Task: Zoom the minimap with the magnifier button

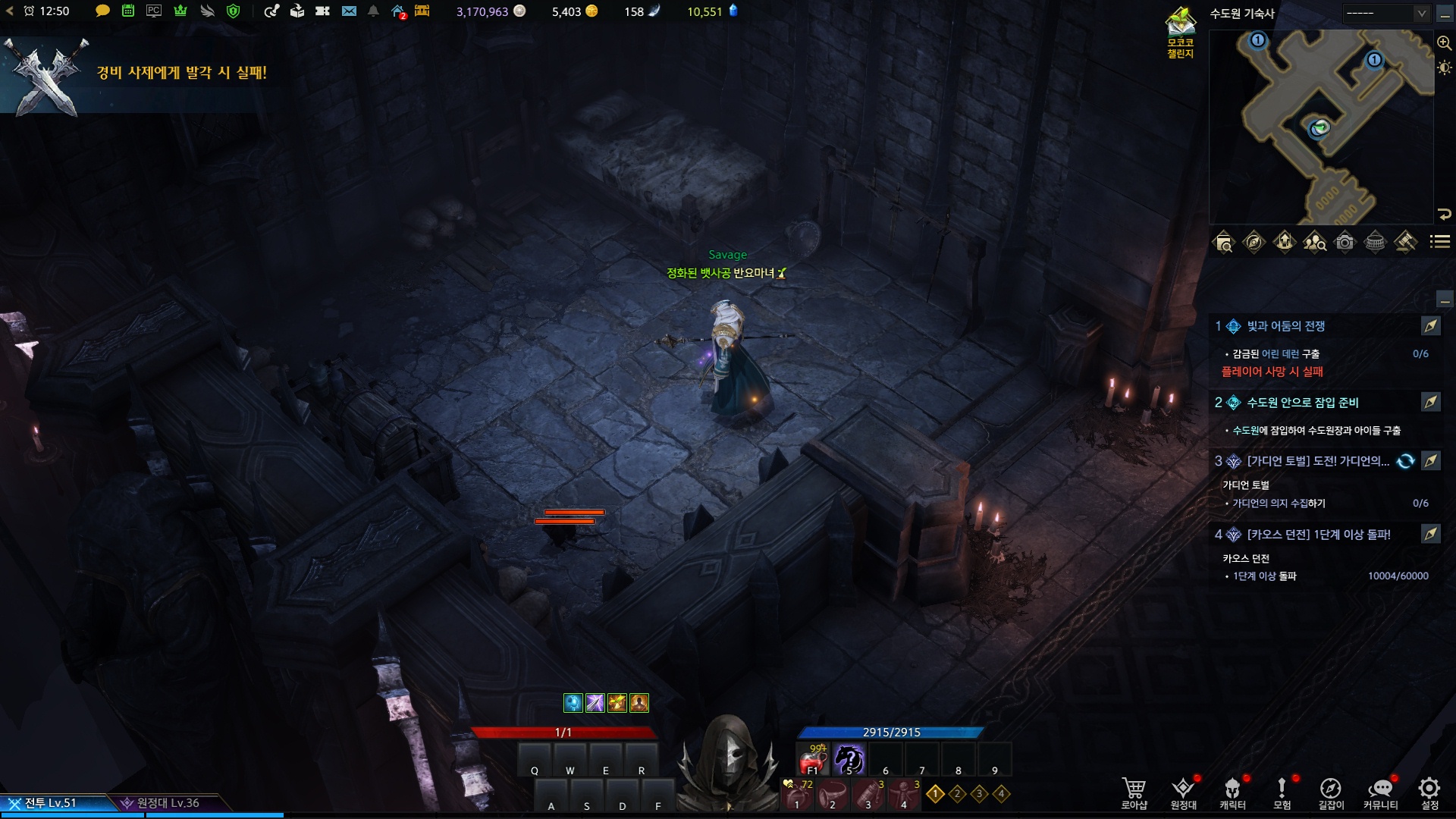Action: click(x=1444, y=43)
